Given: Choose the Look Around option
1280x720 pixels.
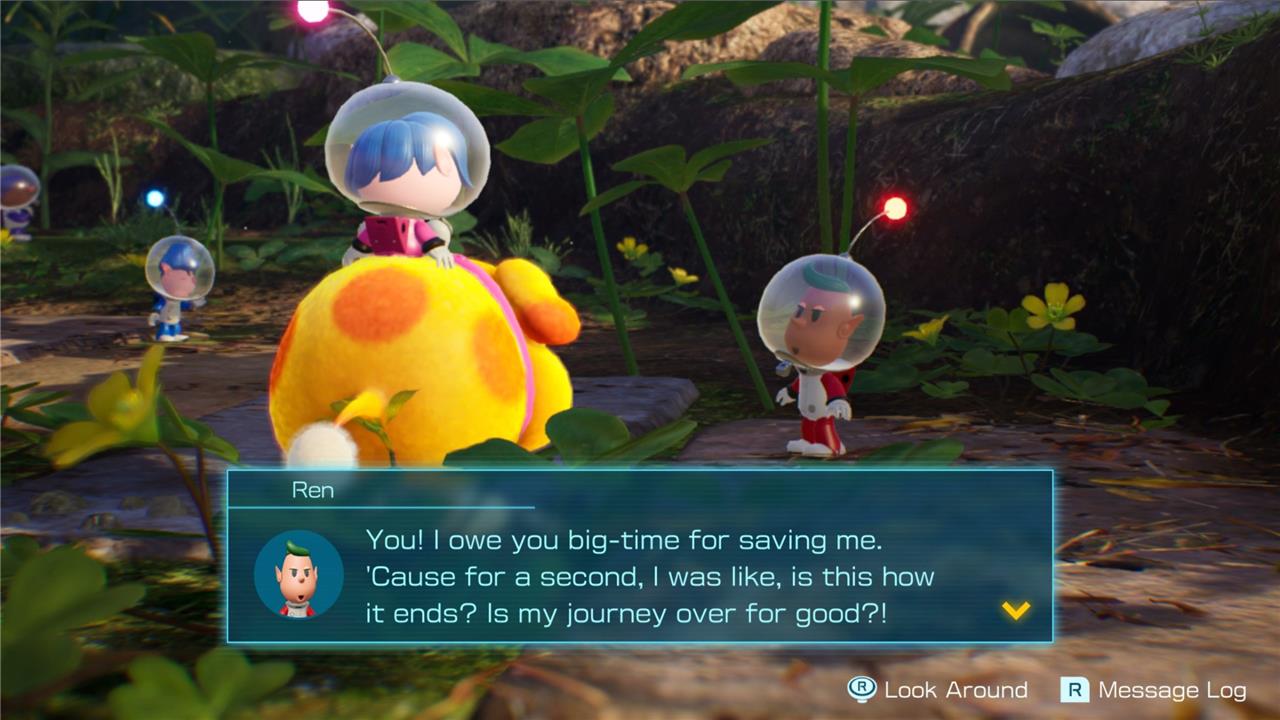Looking at the screenshot, I should pyautogui.click(x=938, y=690).
